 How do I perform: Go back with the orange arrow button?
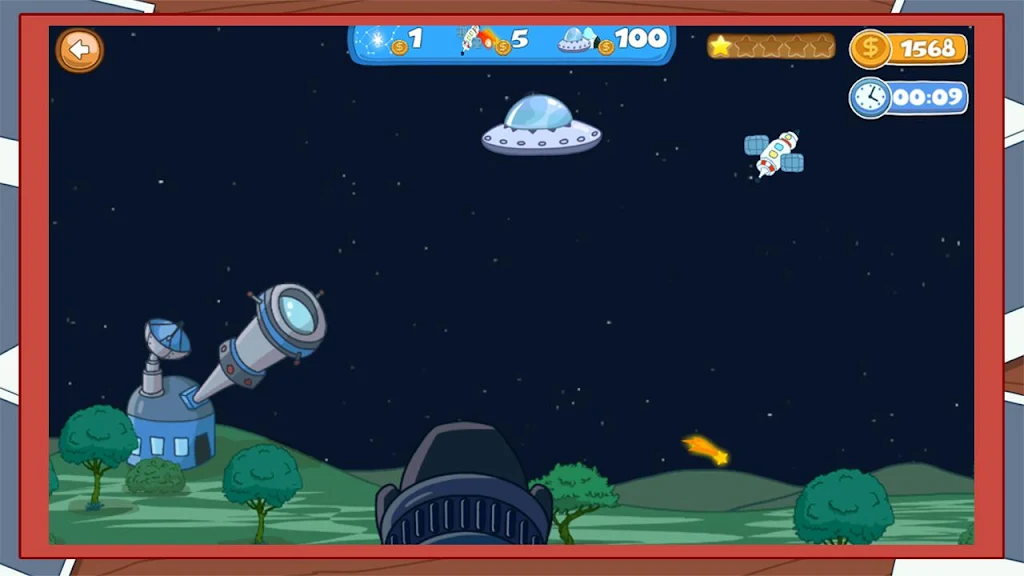[79, 50]
